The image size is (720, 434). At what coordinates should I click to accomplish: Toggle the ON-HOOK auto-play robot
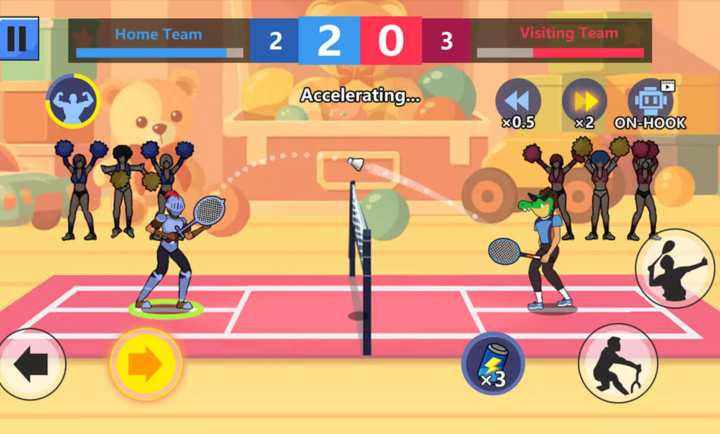pos(650,100)
